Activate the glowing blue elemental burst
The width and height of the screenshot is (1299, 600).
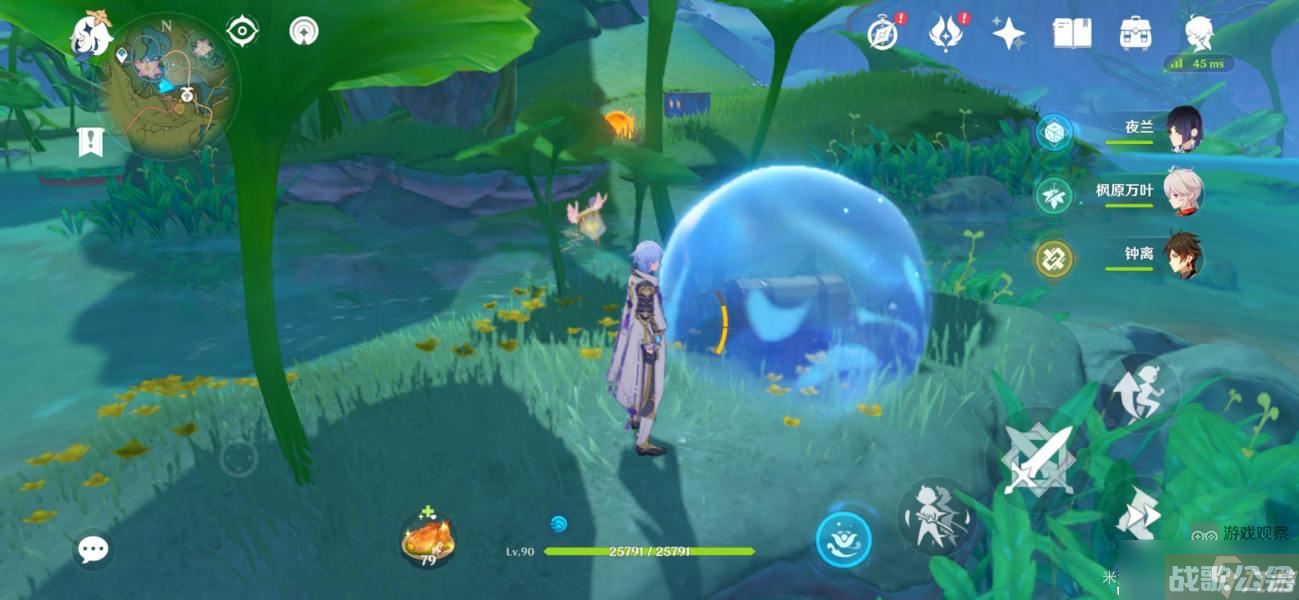[x=843, y=541]
